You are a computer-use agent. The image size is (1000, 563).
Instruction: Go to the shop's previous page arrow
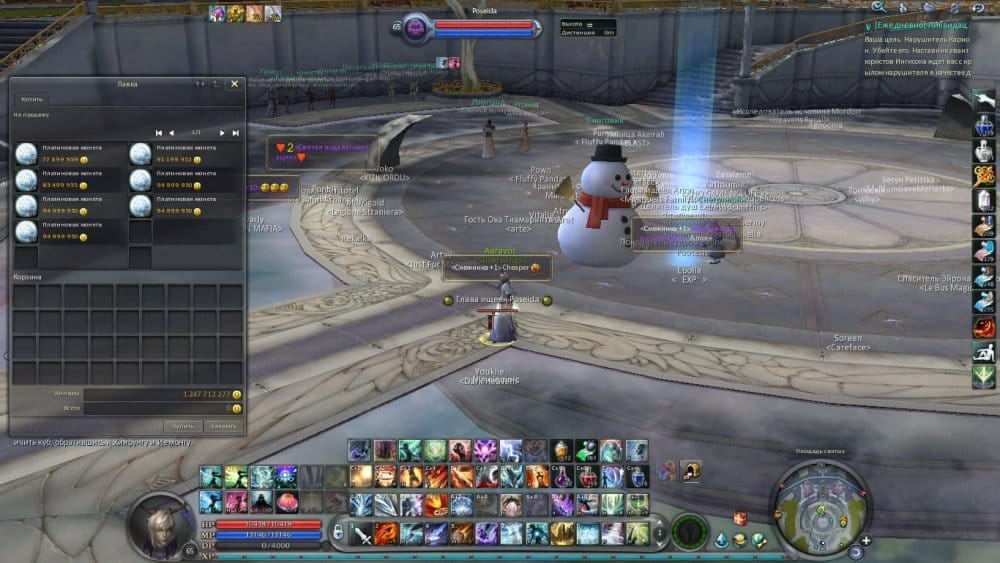(171, 132)
